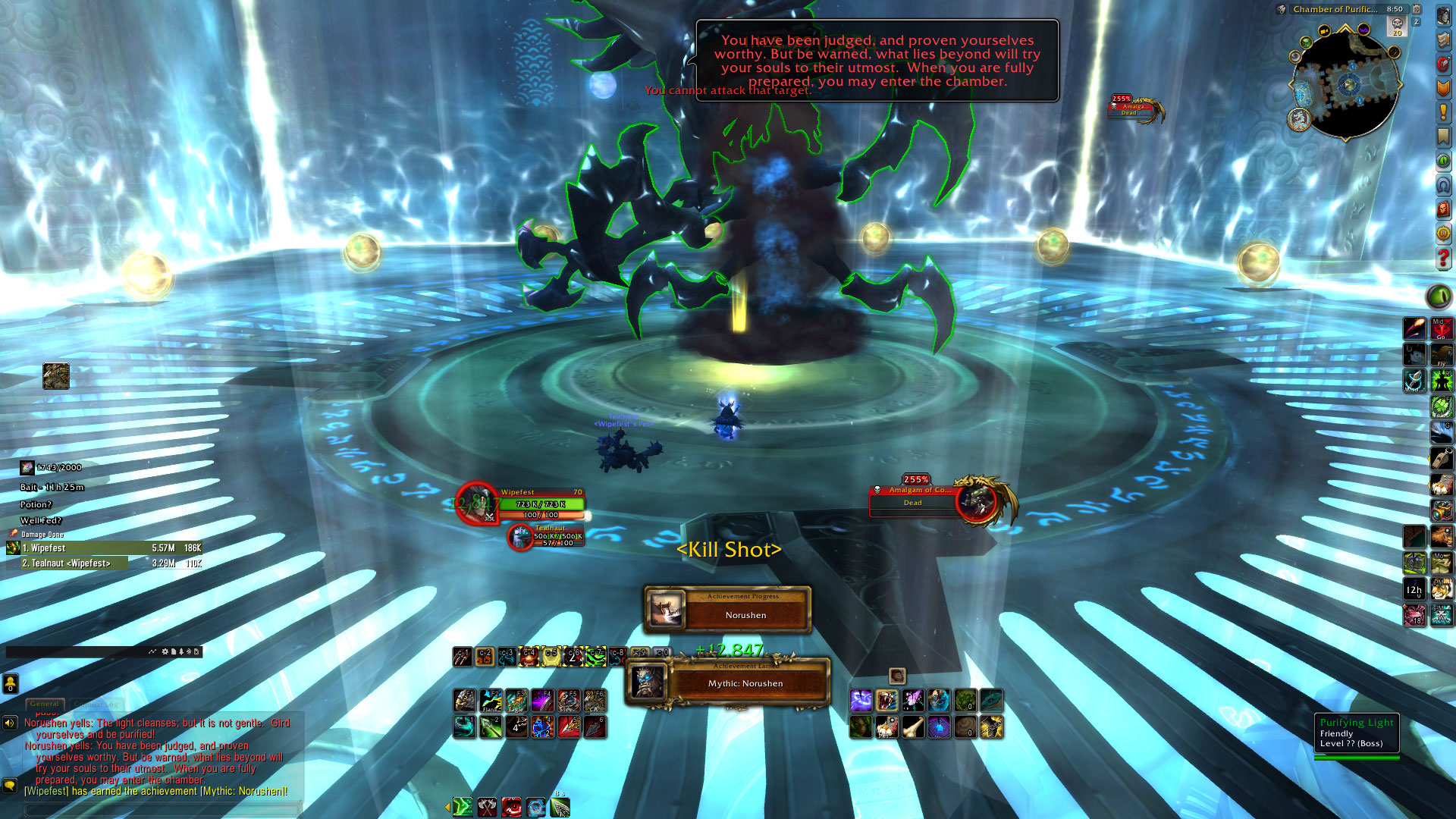The height and width of the screenshot is (819, 1456).
Task: Switch to the General chat tab
Action: pos(45,704)
